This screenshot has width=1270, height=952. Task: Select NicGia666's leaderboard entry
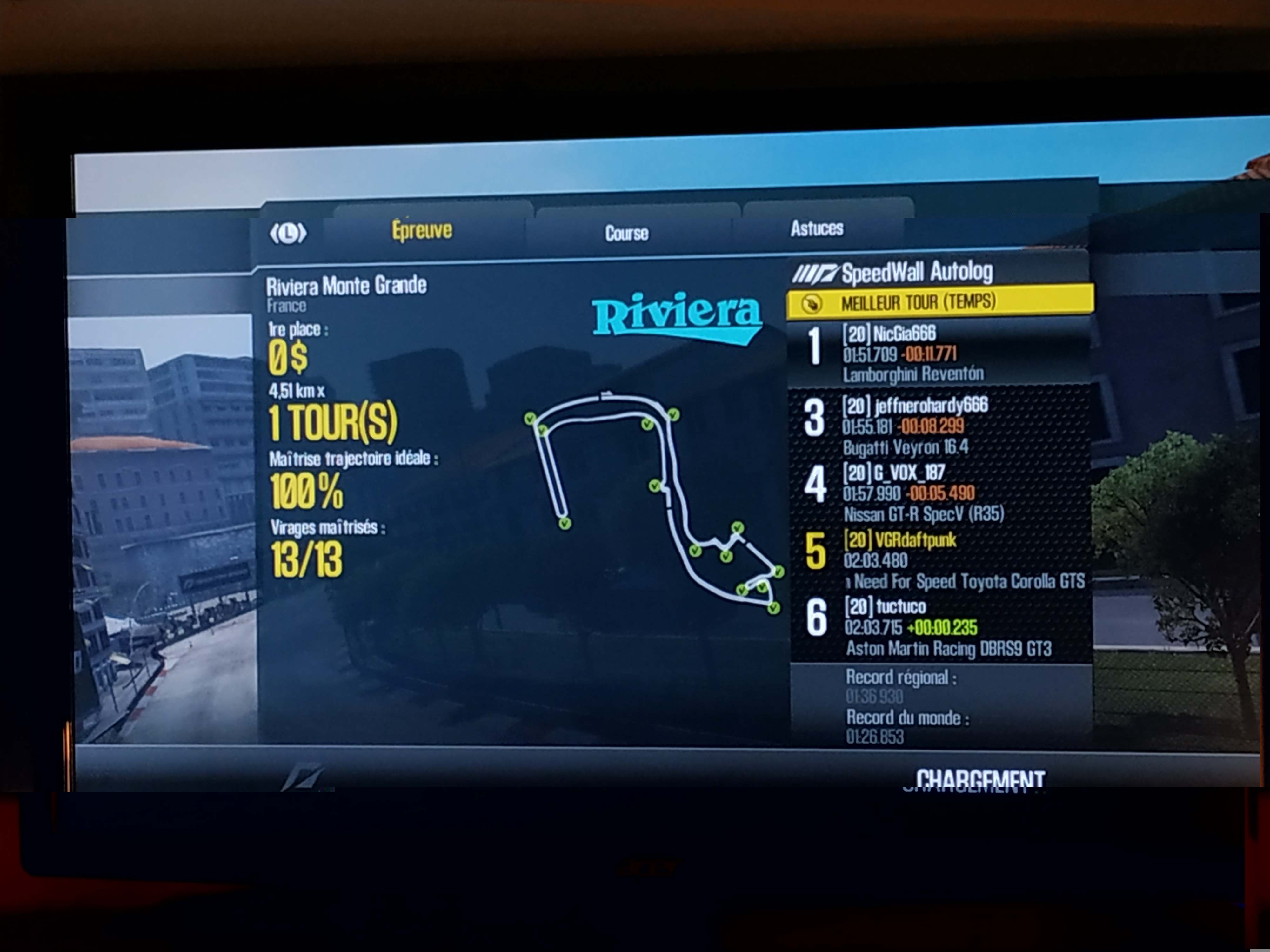939,353
